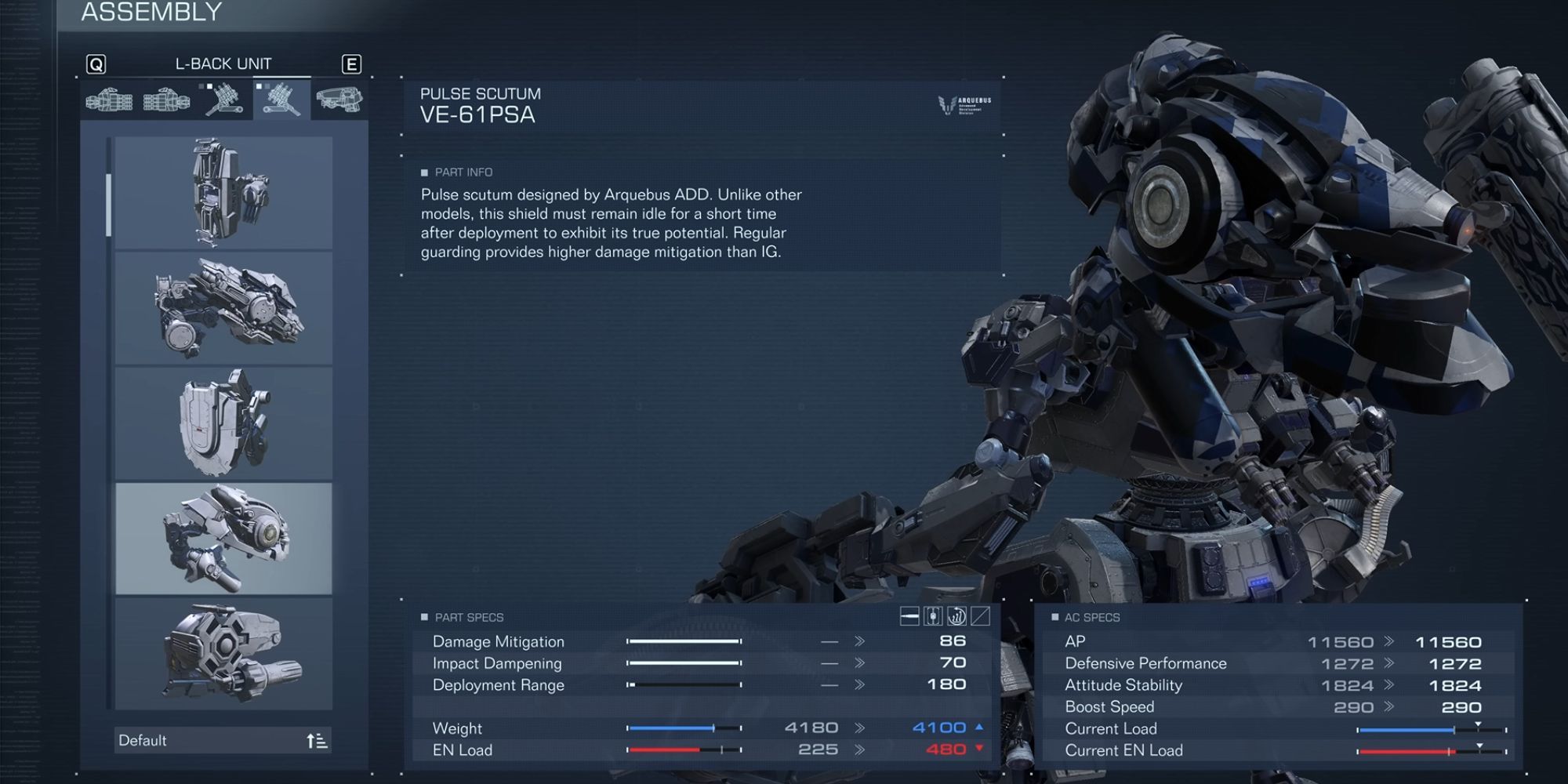Click the energy damage type icon
The width and height of the screenshot is (1568, 784).
pos(933,616)
